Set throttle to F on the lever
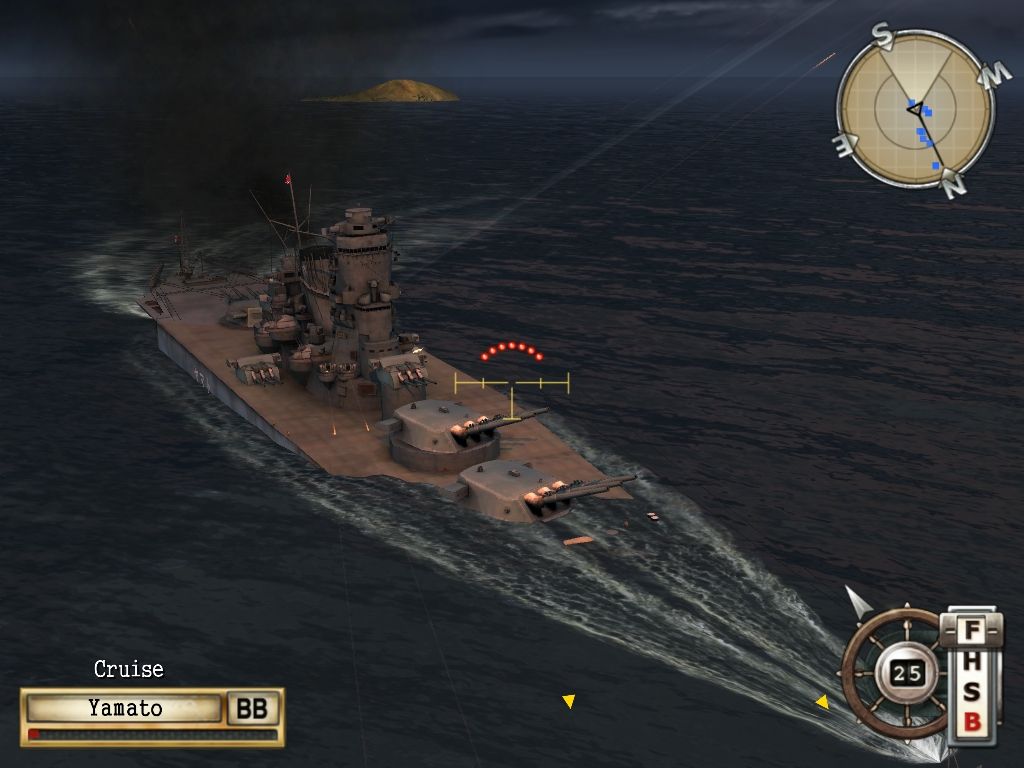This screenshot has height=768, width=1024. click(971, 632)
